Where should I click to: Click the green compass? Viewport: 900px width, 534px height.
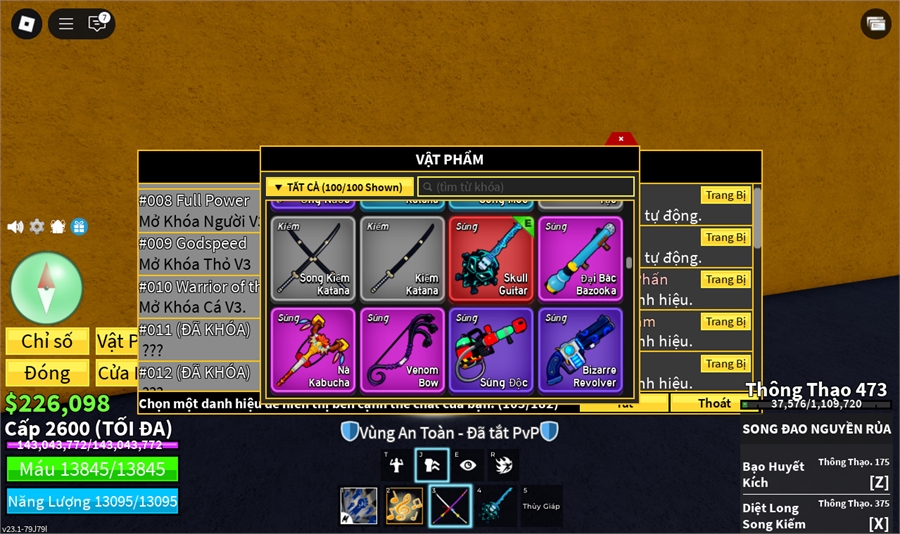46,288
